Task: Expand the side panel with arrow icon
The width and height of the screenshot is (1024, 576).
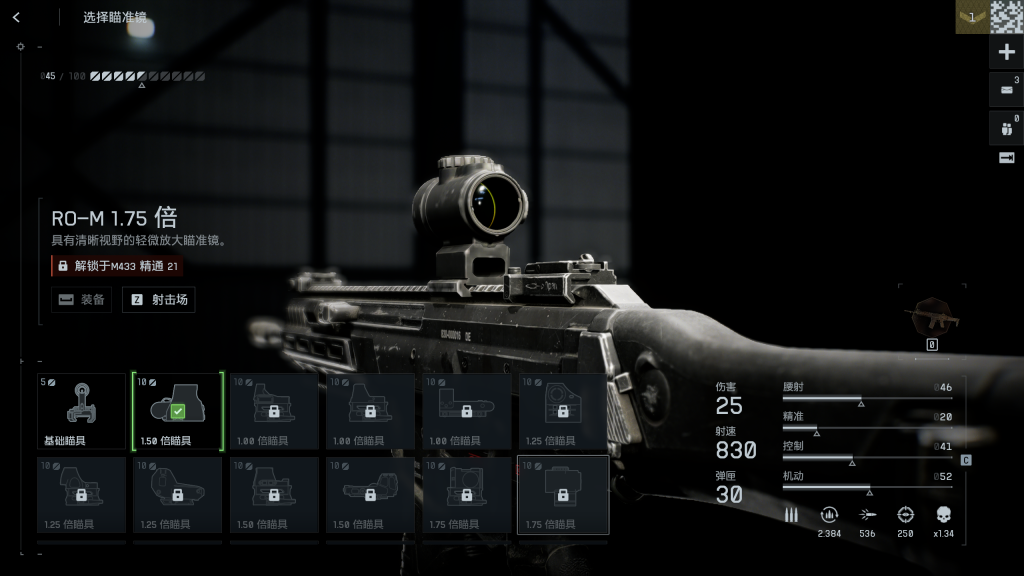Action: 1006,158
